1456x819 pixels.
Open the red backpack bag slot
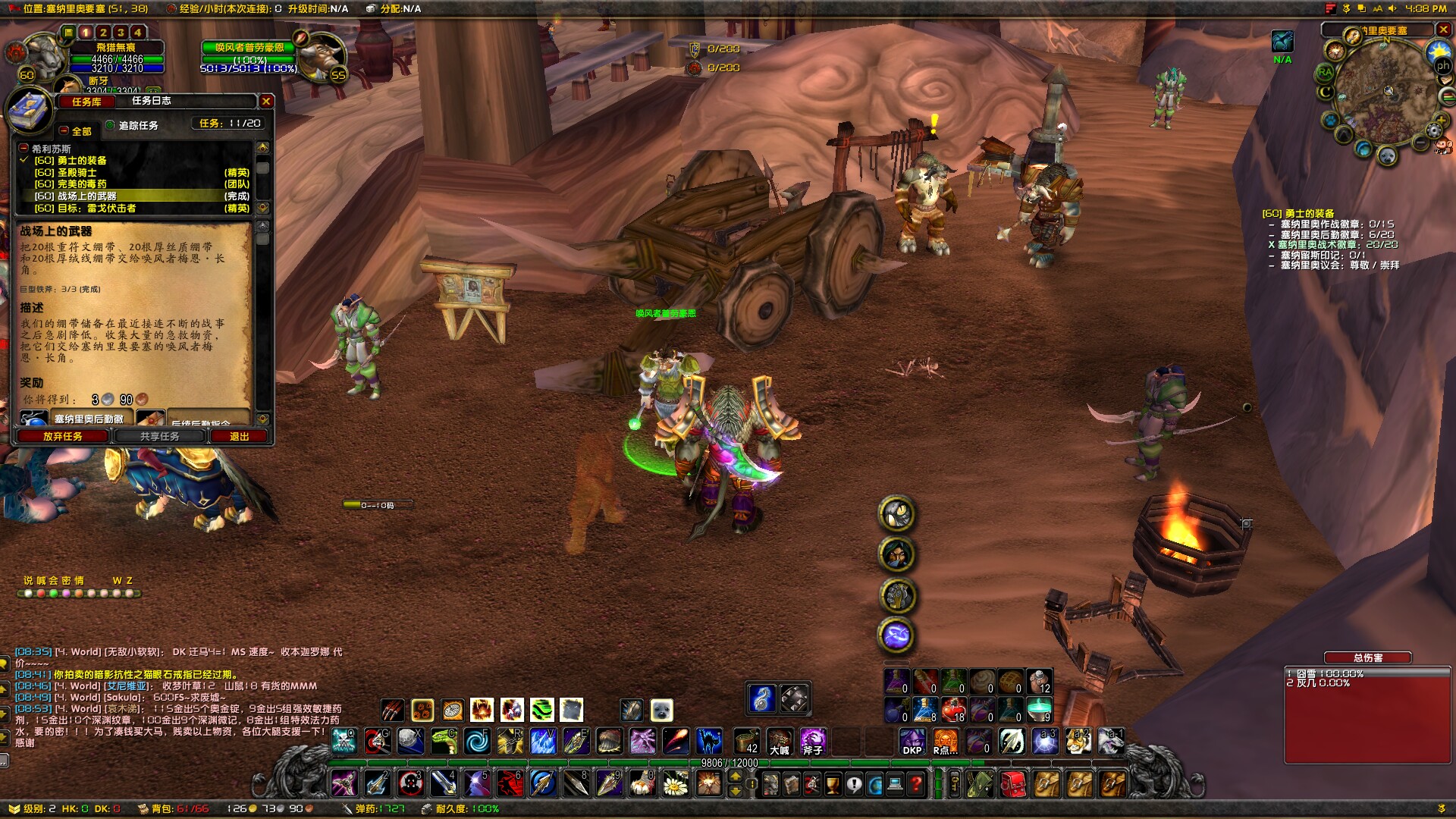tap(1012, 783)
